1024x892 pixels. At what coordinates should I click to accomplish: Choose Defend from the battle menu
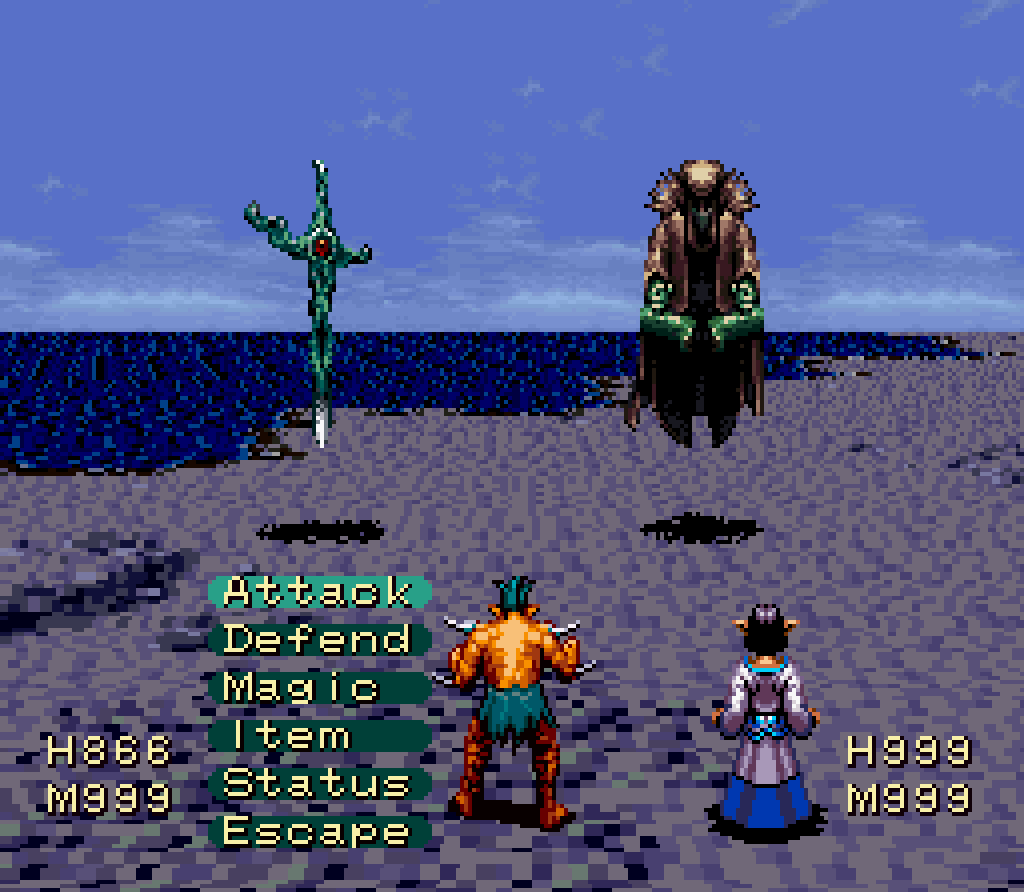coord(318,639)
